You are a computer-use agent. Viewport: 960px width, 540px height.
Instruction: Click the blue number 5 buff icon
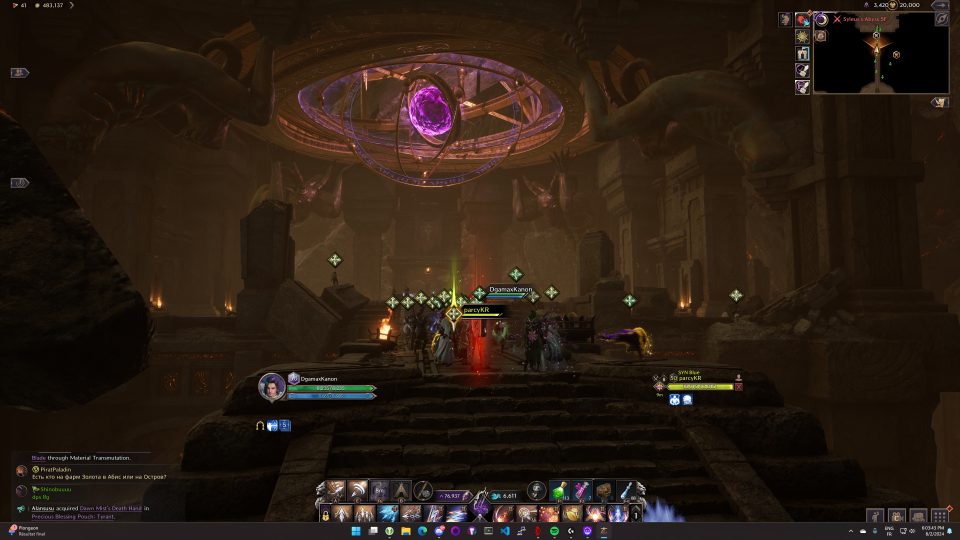coord(284,426)
